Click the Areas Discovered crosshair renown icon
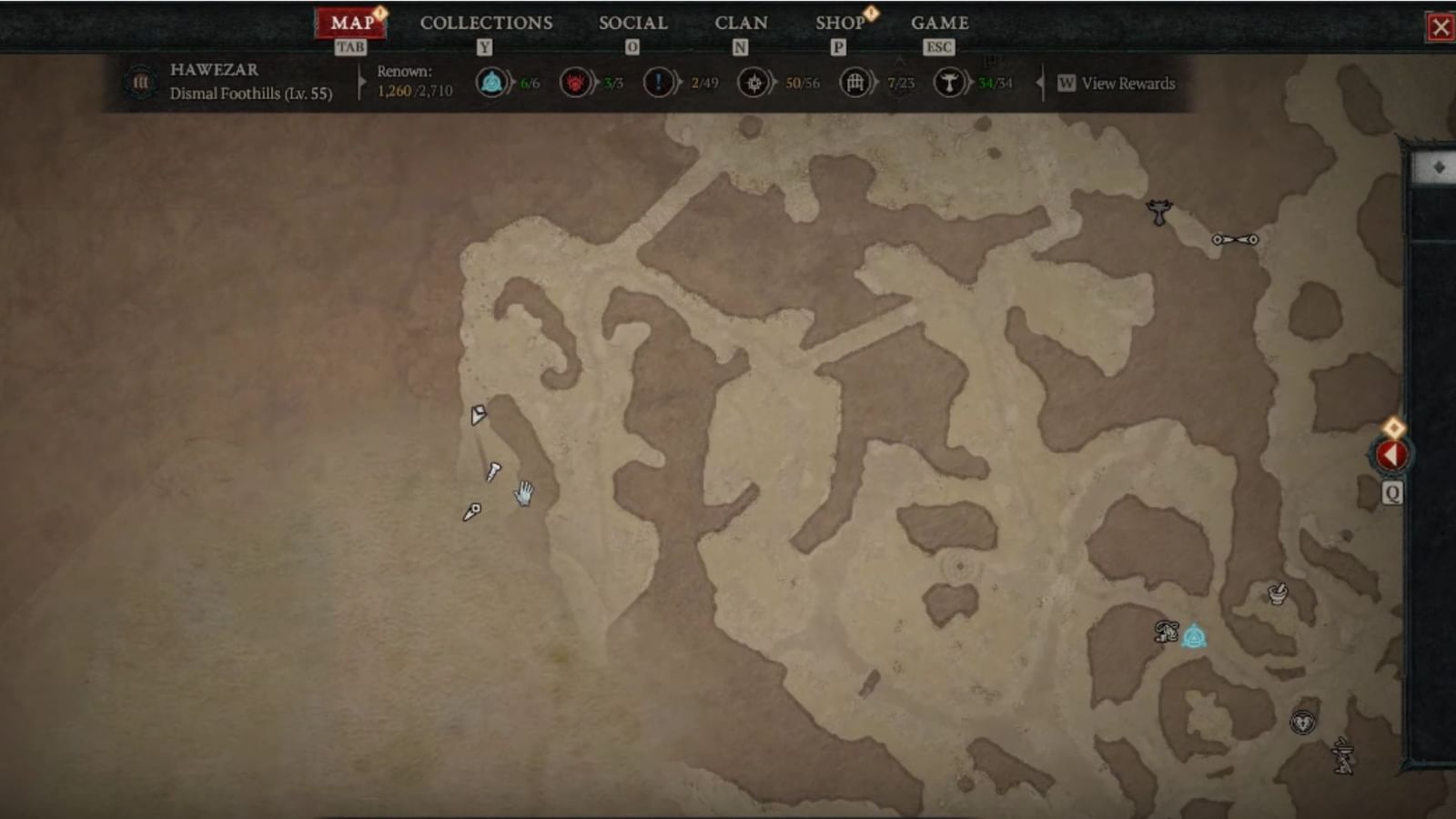 click(x=753, y=82)
